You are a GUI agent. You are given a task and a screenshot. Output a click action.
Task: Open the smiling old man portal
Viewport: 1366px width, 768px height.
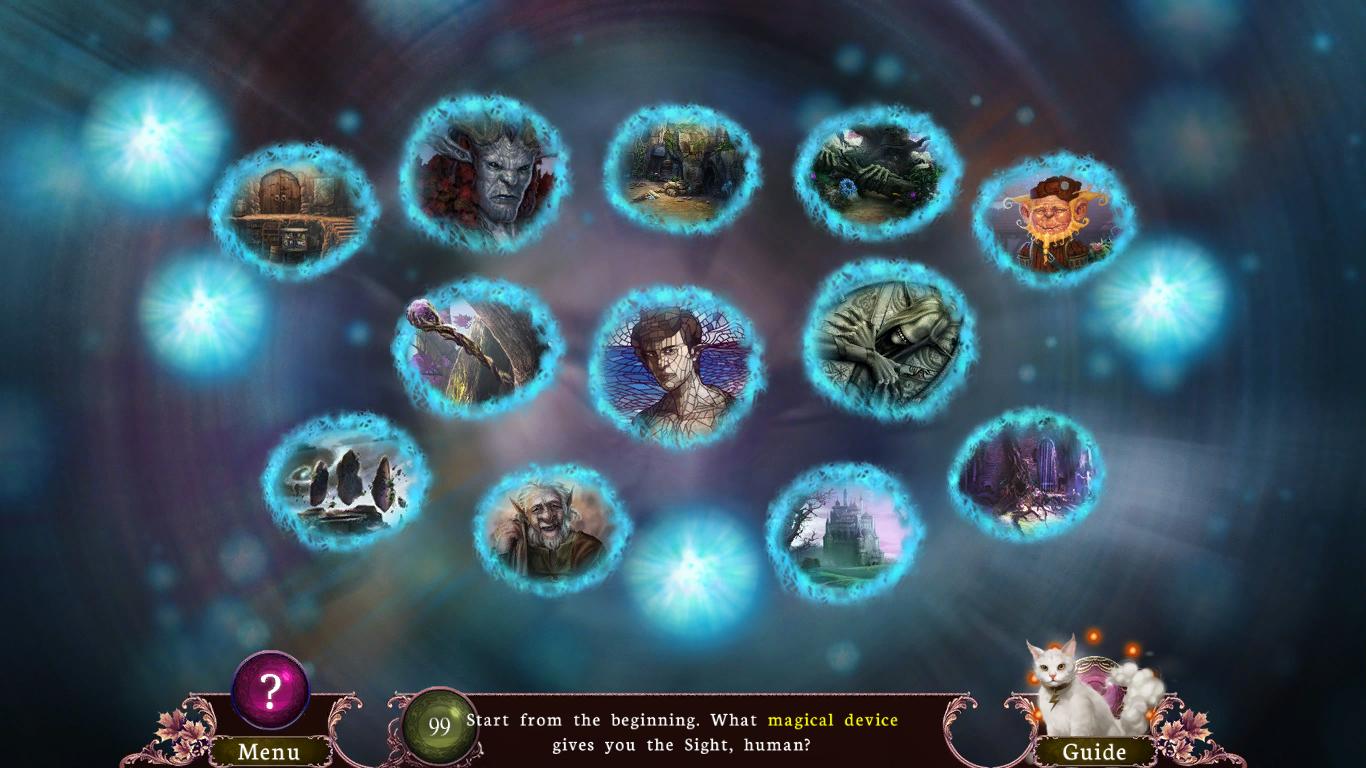[548, 530]
